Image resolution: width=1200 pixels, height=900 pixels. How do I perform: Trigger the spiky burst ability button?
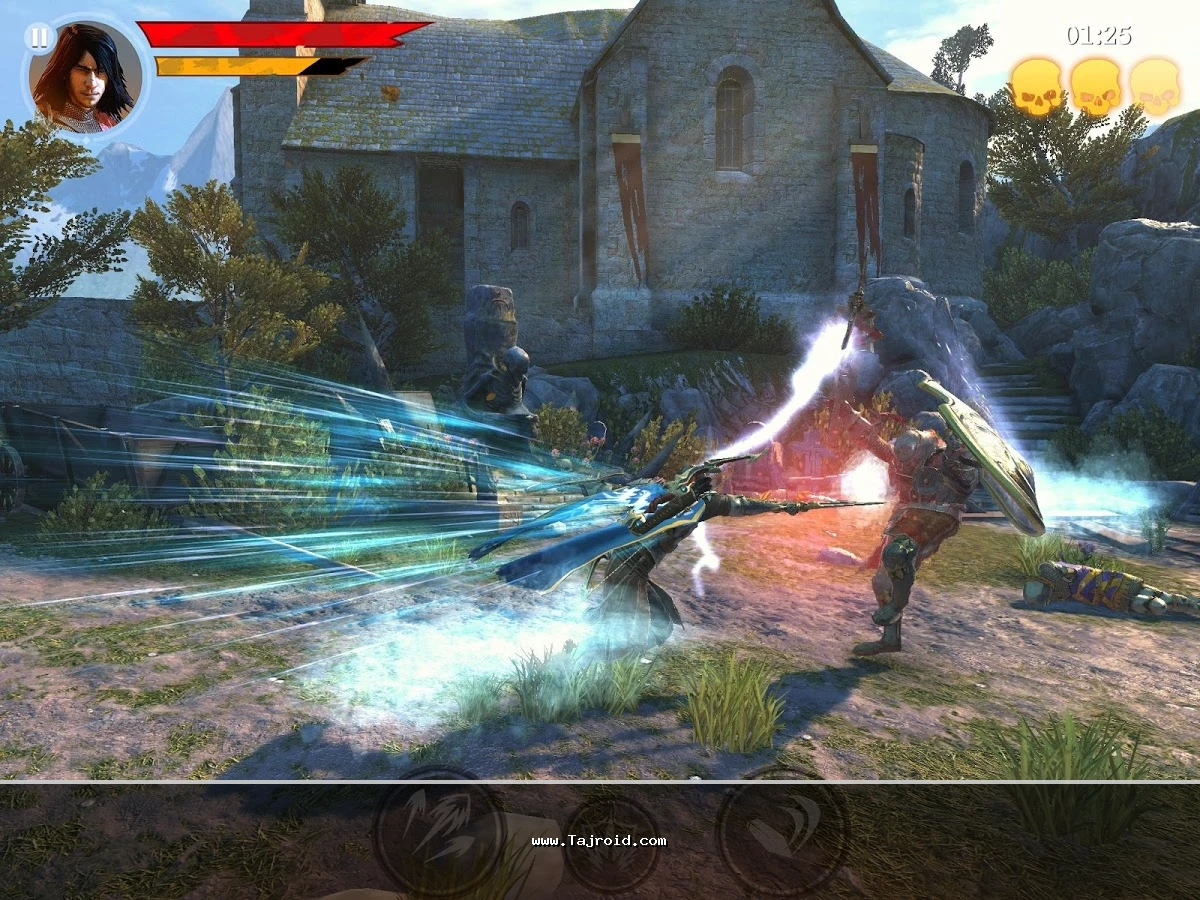(x=611, y=841)
